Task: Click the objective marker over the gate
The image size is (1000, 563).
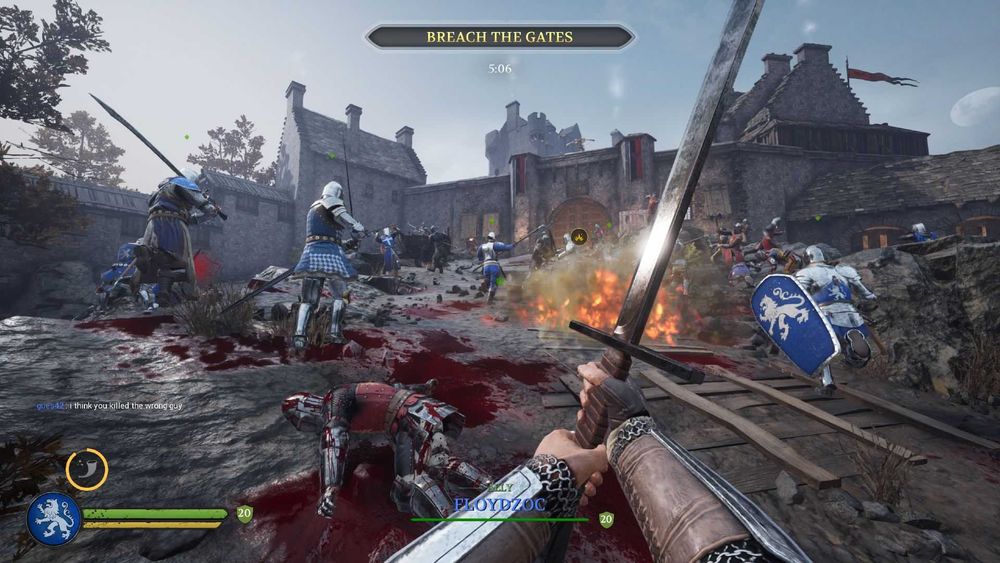Action: coord(578,238)
